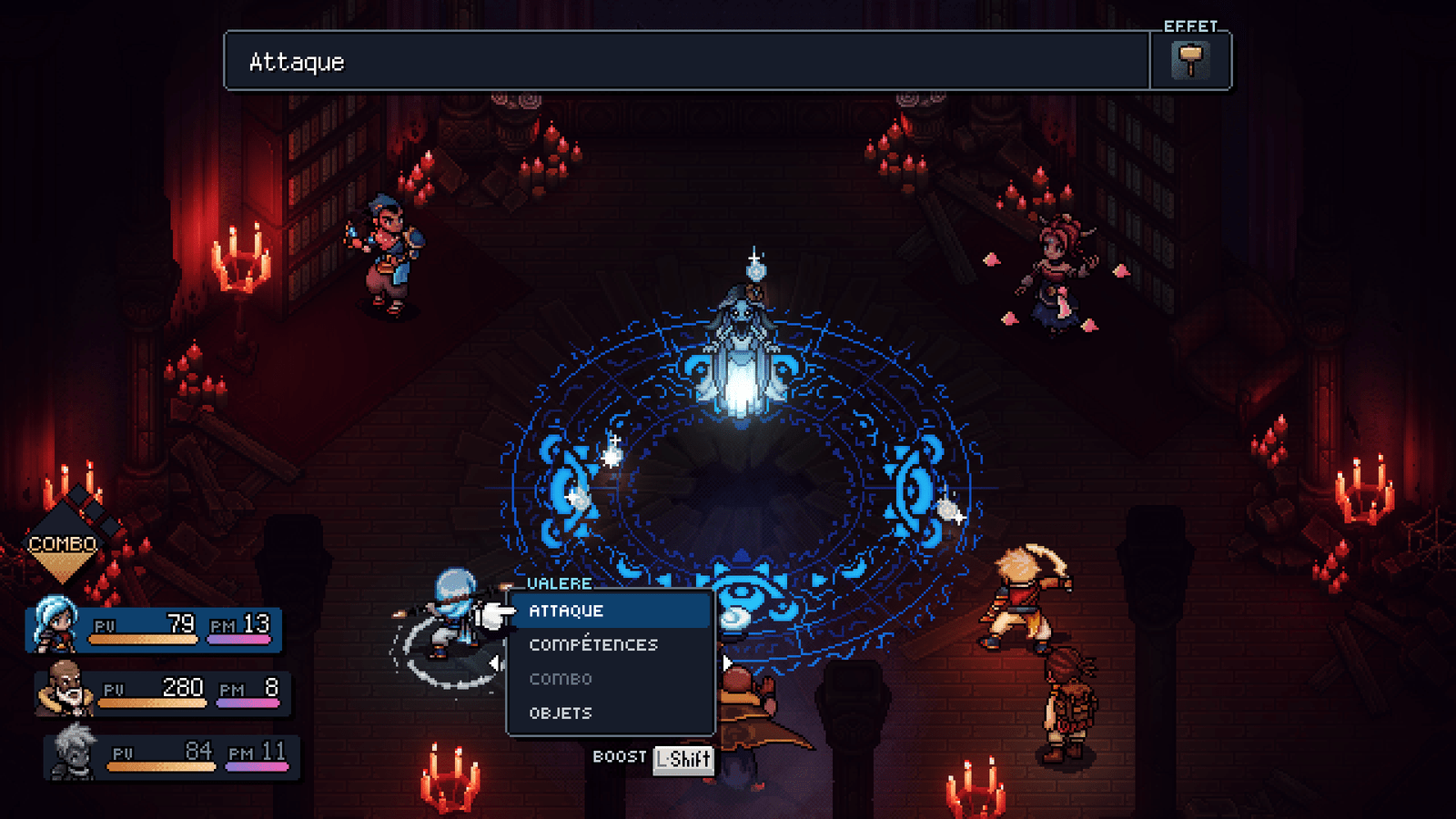
Task: Click Valere's blue-haired party portrait
Action: pyautogui.click(x=55, y=624)
